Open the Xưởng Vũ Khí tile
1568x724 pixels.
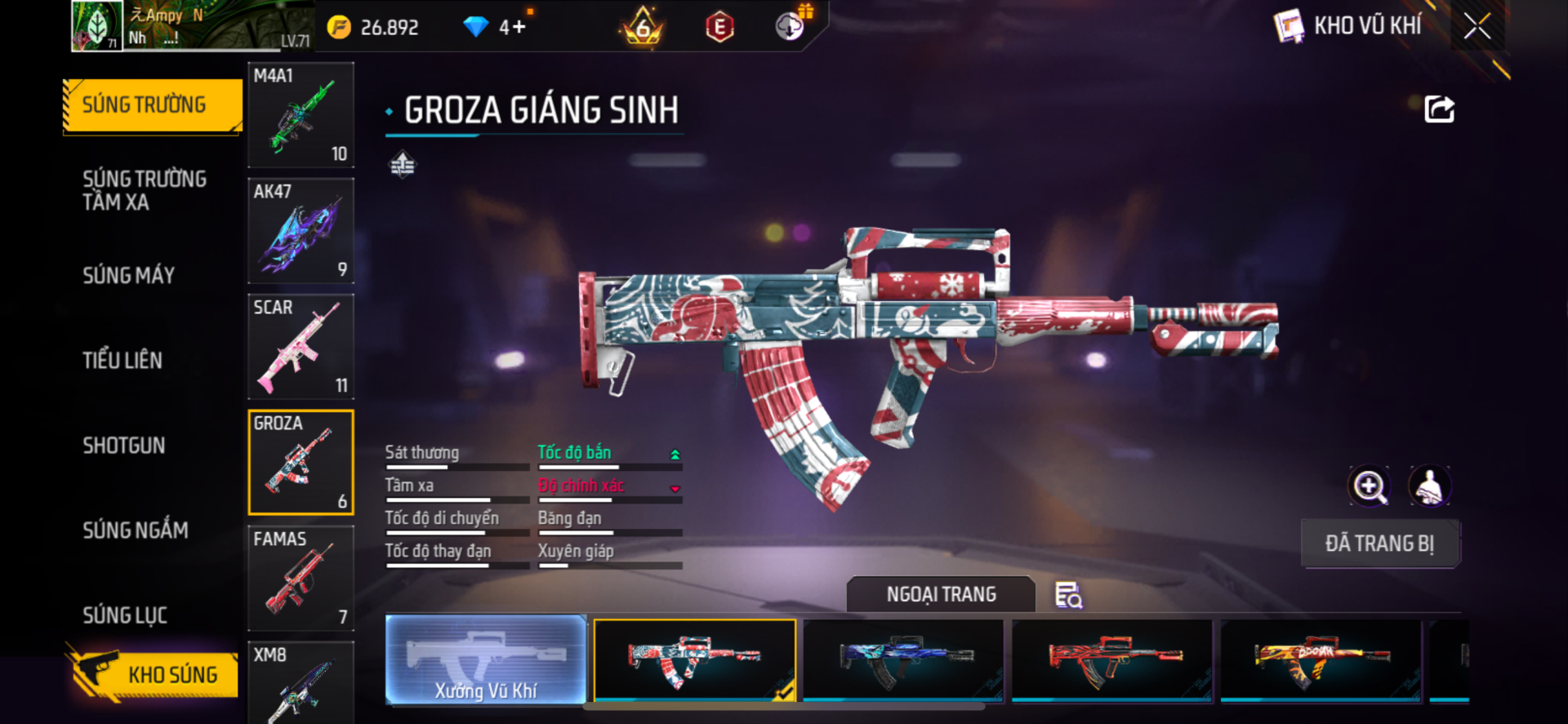click(x=486, y=660)
